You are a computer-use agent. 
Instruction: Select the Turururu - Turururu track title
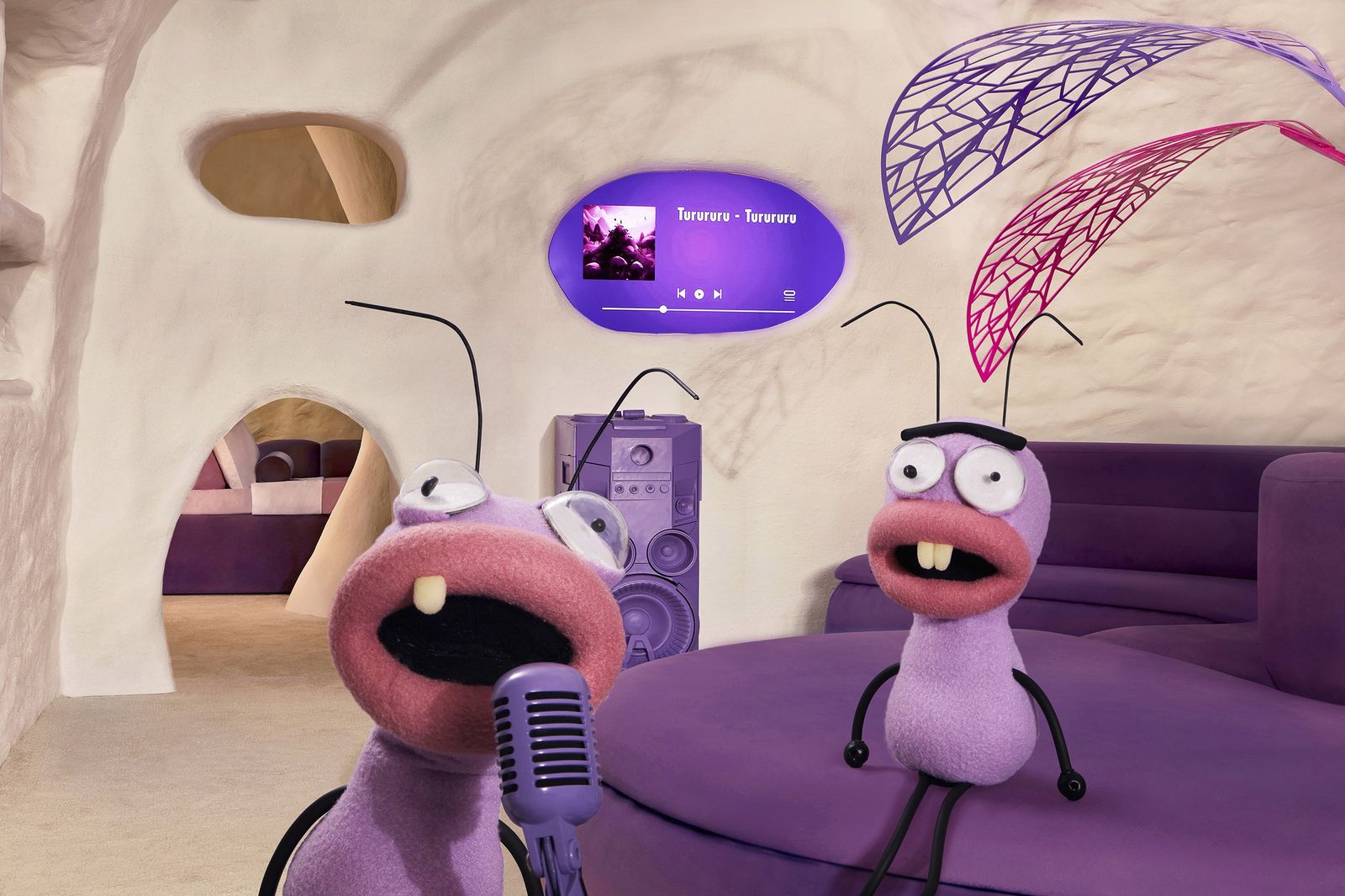(740, 217)
